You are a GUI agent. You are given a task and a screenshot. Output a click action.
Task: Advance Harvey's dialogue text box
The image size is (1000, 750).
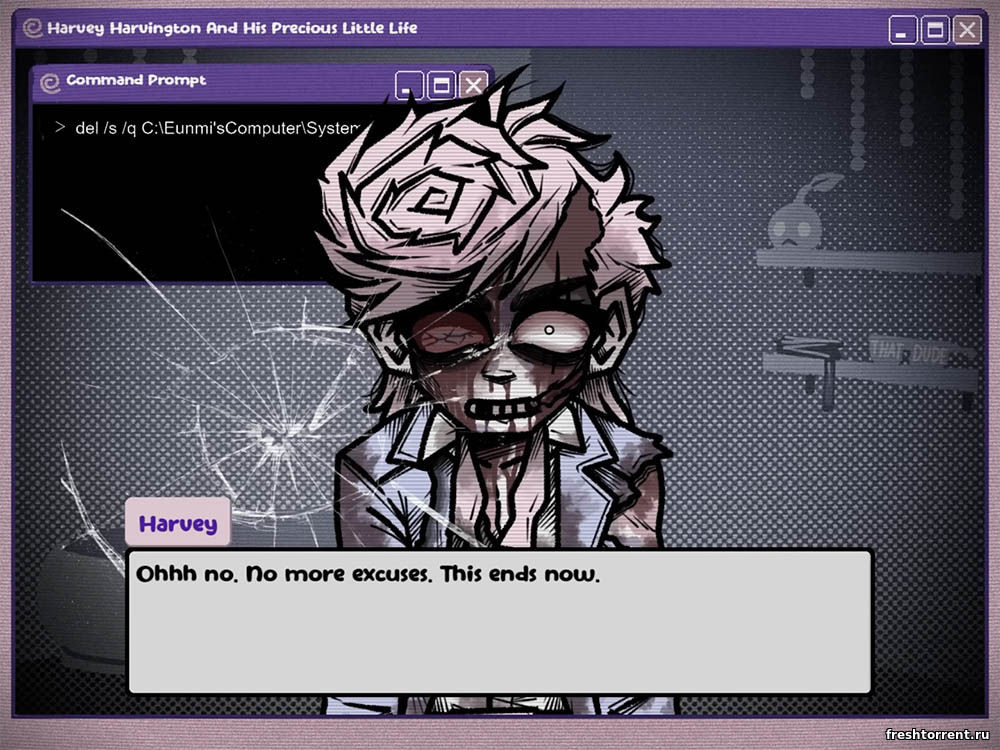(499, 621)
